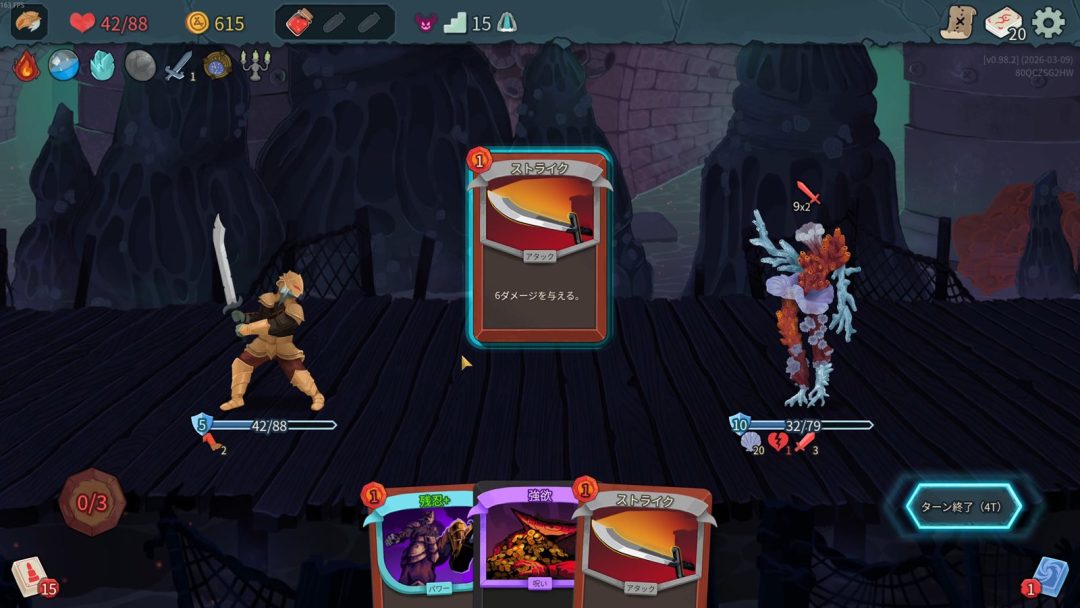View the deck with 20 cards
This screenshot has height=608, width=1080.
[1004, 23]
